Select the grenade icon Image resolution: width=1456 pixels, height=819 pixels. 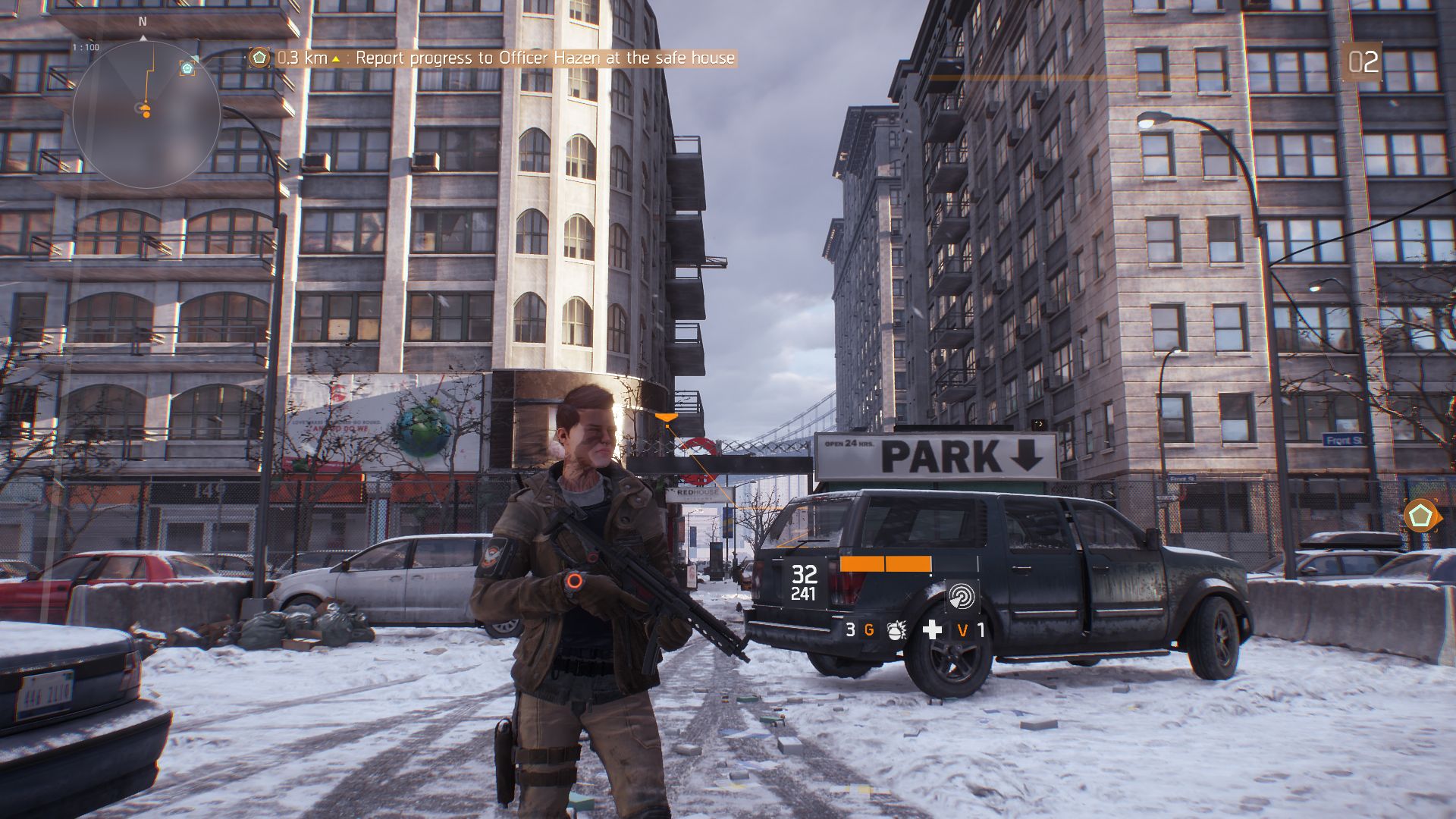coord(897,630)
